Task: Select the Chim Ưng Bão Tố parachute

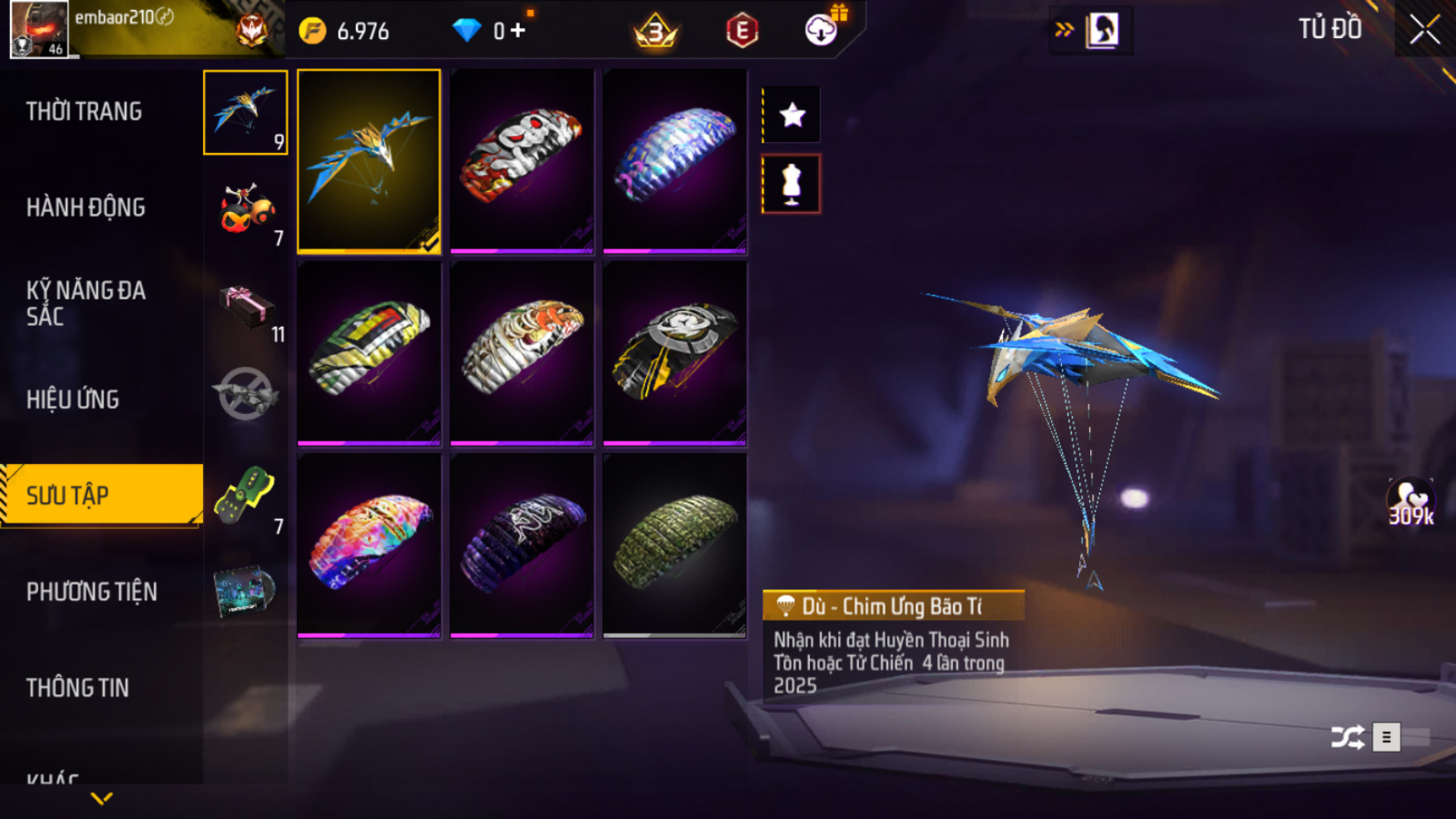Action: (368, 160)
